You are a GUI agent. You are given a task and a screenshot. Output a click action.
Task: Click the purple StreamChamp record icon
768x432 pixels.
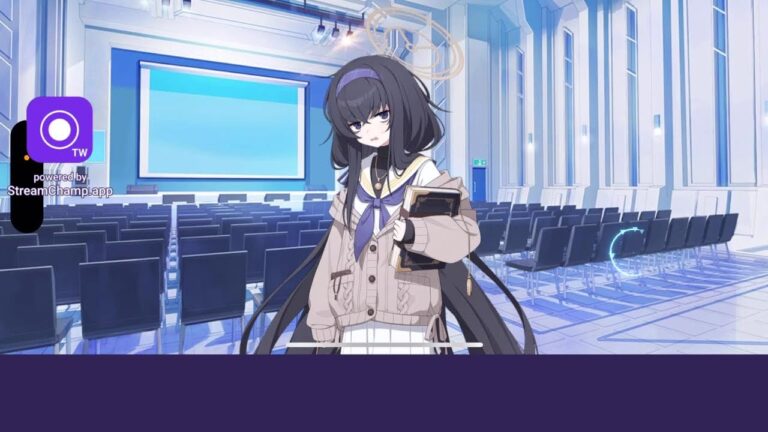point(59,129)
